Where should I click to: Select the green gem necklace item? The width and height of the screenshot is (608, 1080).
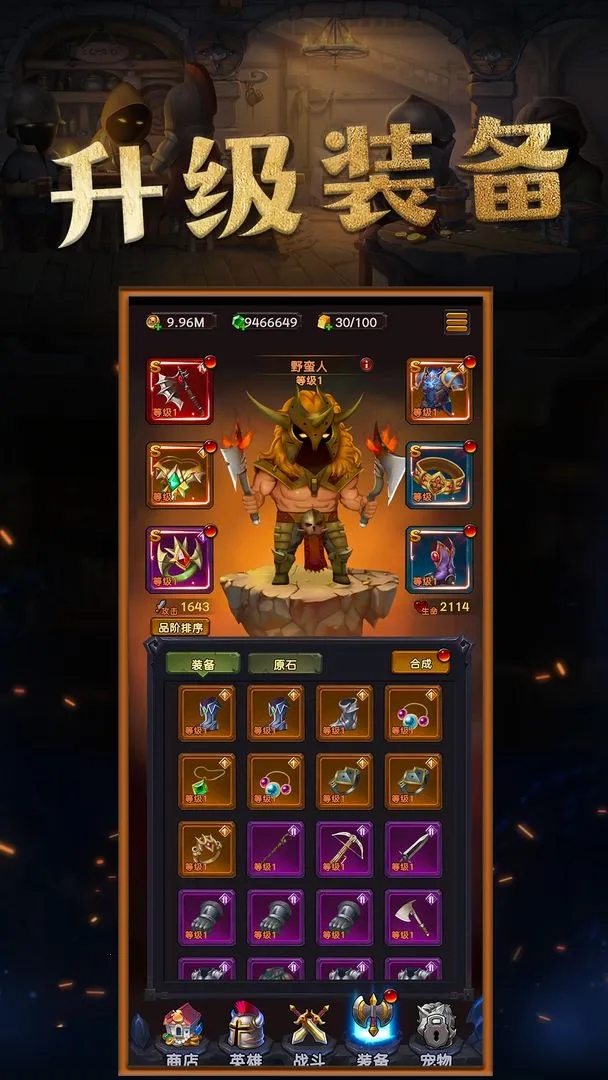[207, 781]
